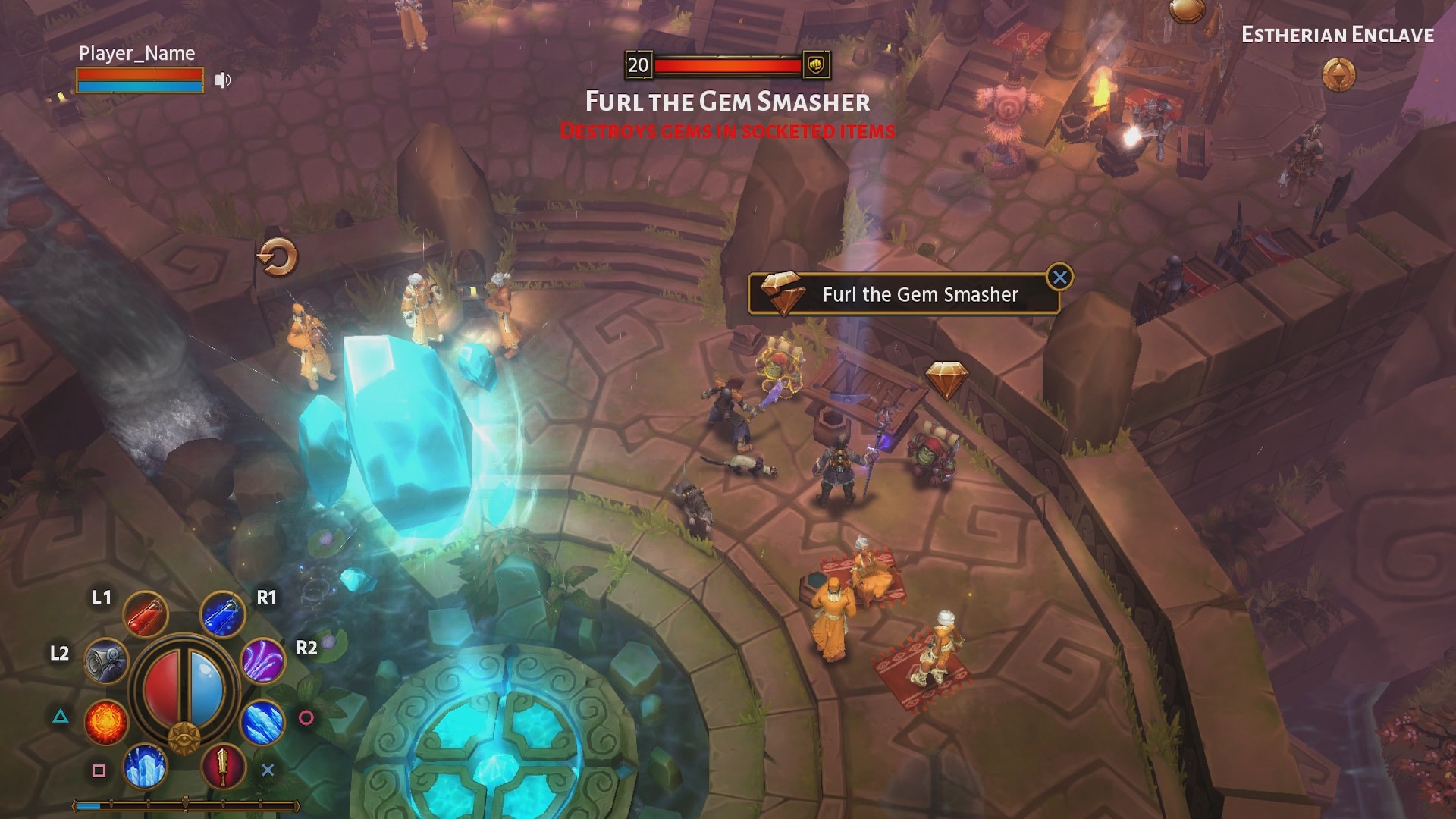Select the red health potion on L1
This screenshot has width=1456, height=819.
pyautogui.click(x=146, y=614)
